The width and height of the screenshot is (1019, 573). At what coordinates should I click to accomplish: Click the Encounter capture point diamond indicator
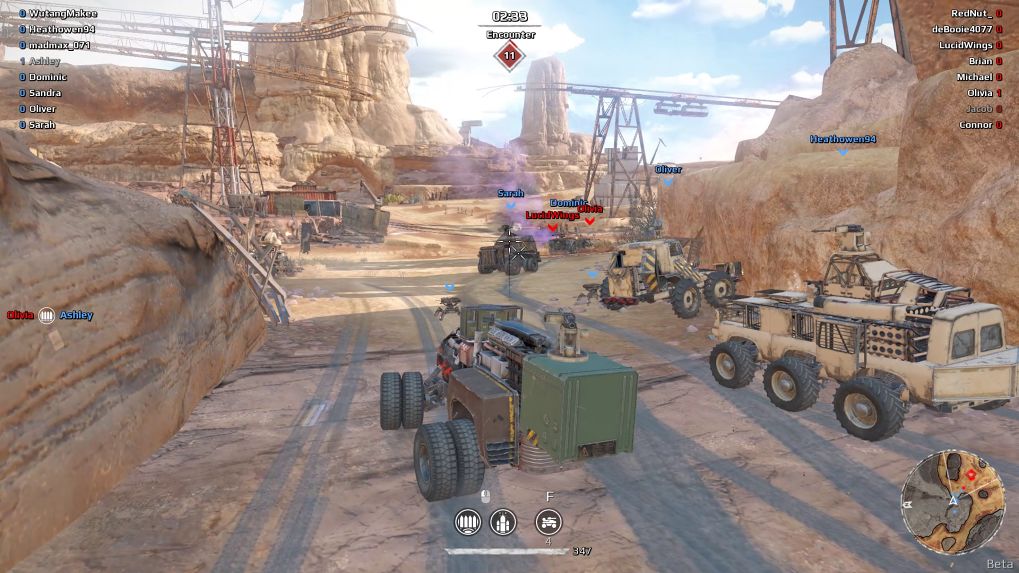pyautogui.click(x=510, y=56)
